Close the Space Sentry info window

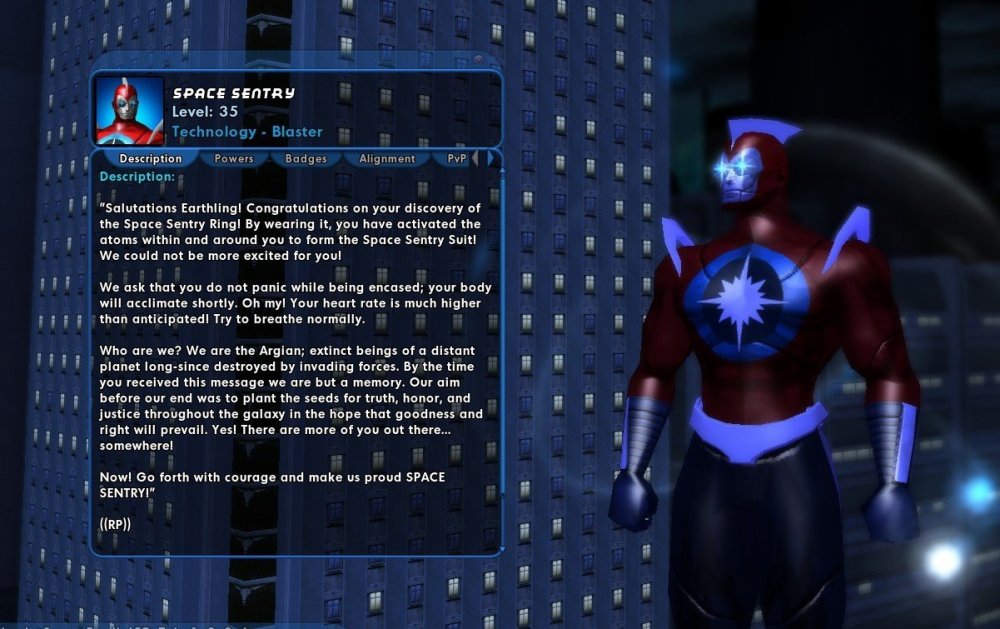(x=479, y=60)
